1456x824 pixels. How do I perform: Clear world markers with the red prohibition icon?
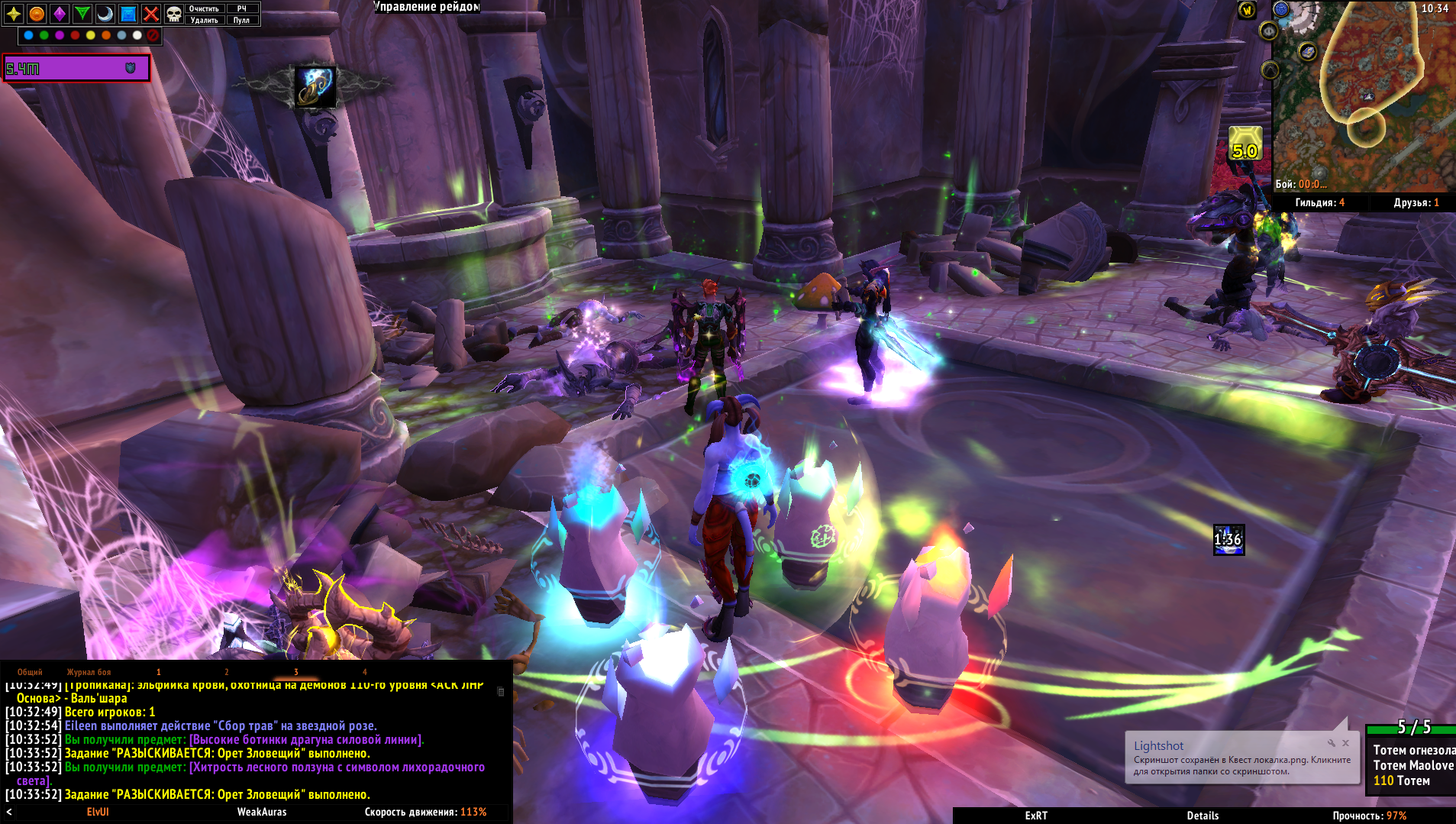click(x=153, y=35)
